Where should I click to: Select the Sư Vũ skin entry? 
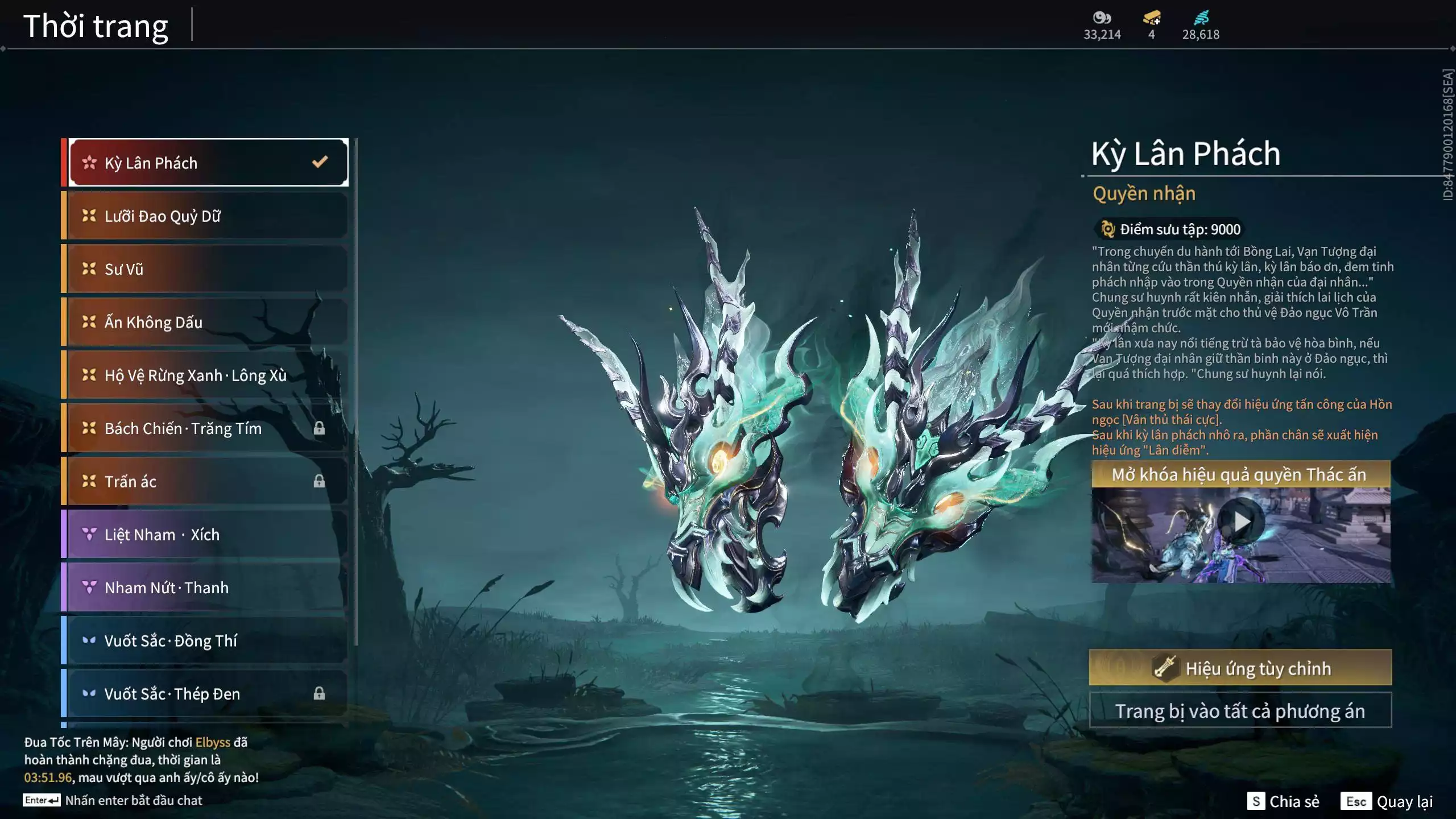click(208, 269)
